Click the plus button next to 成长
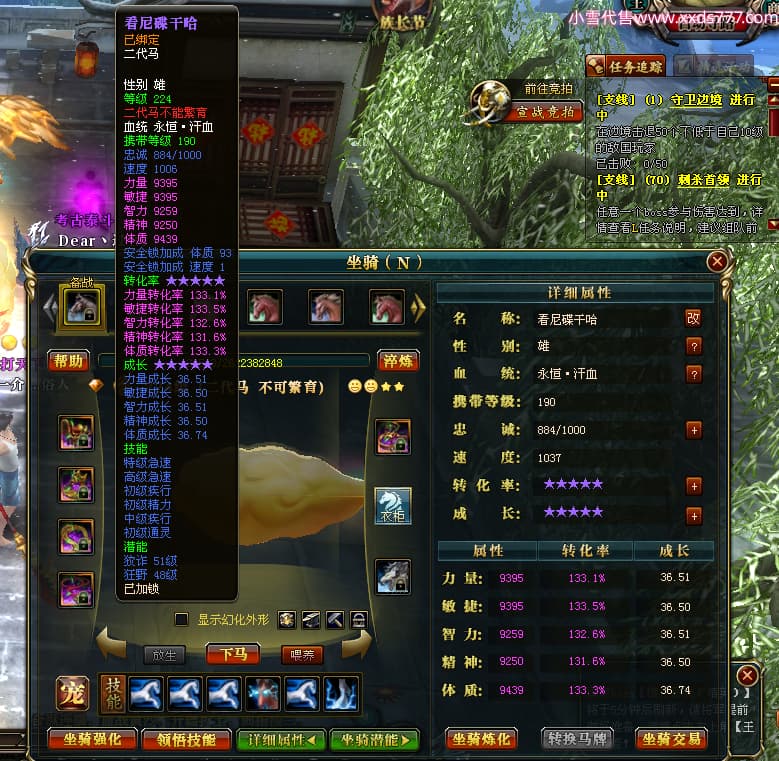The image size is (779, 761). [693, 516]
